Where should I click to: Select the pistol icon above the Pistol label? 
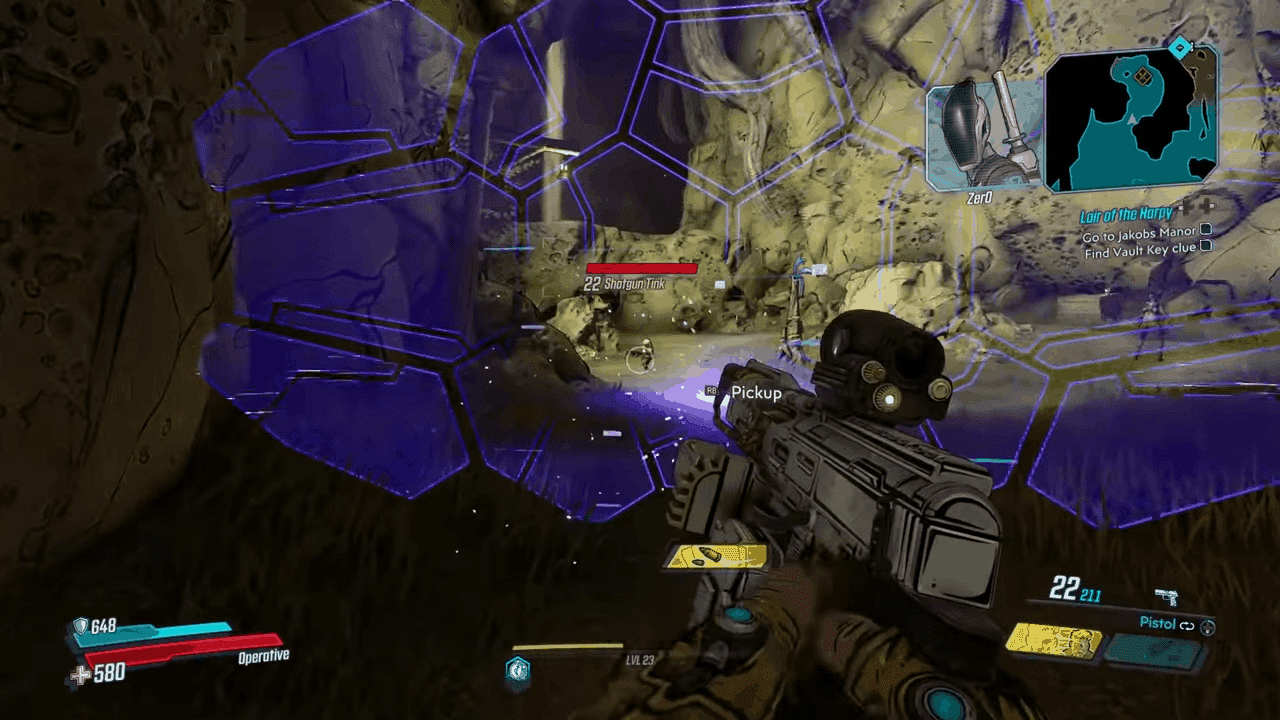(x=1167, y=597)
